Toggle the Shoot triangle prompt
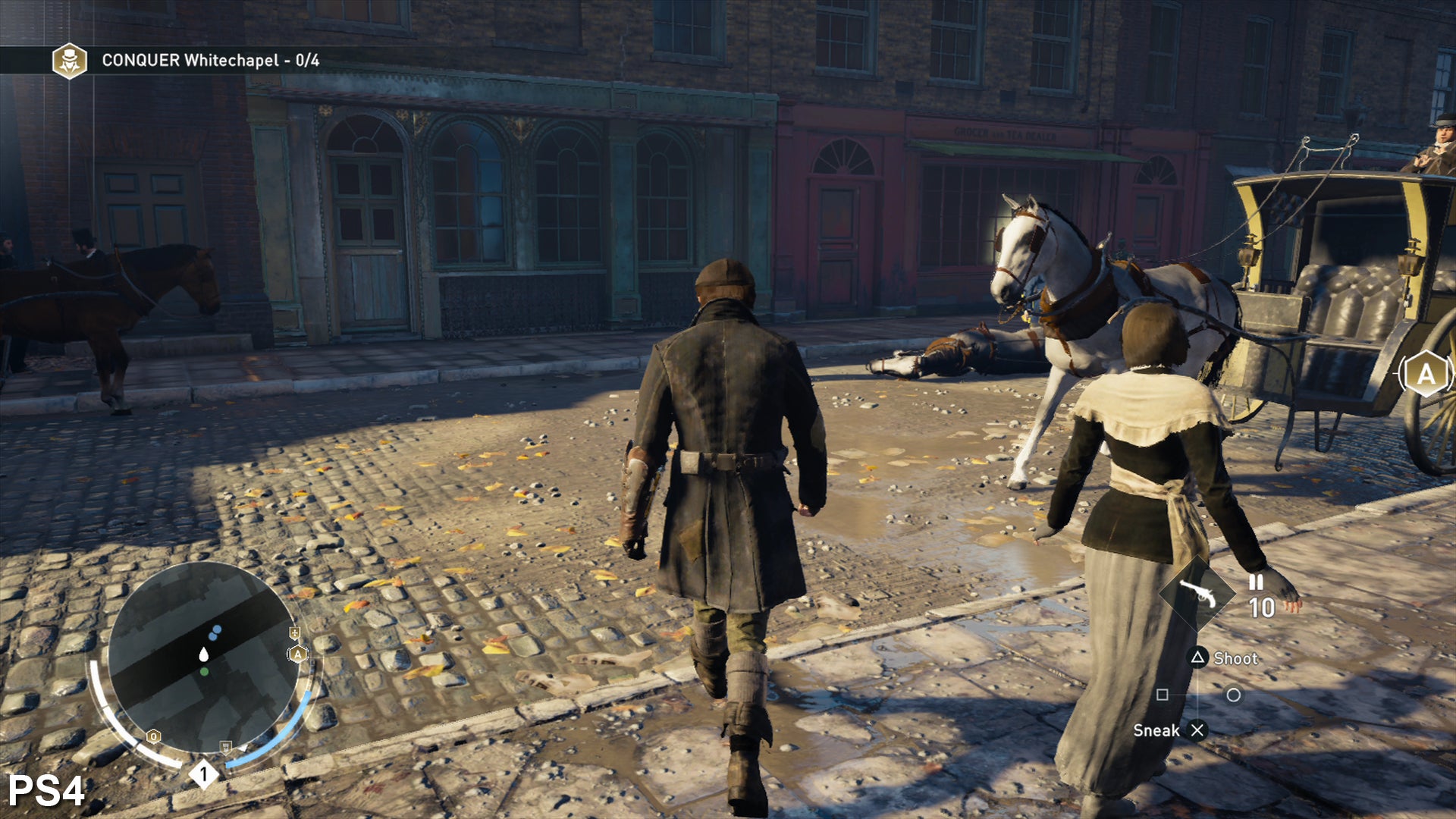The image size is (1456, 819). pos(1199,658)
